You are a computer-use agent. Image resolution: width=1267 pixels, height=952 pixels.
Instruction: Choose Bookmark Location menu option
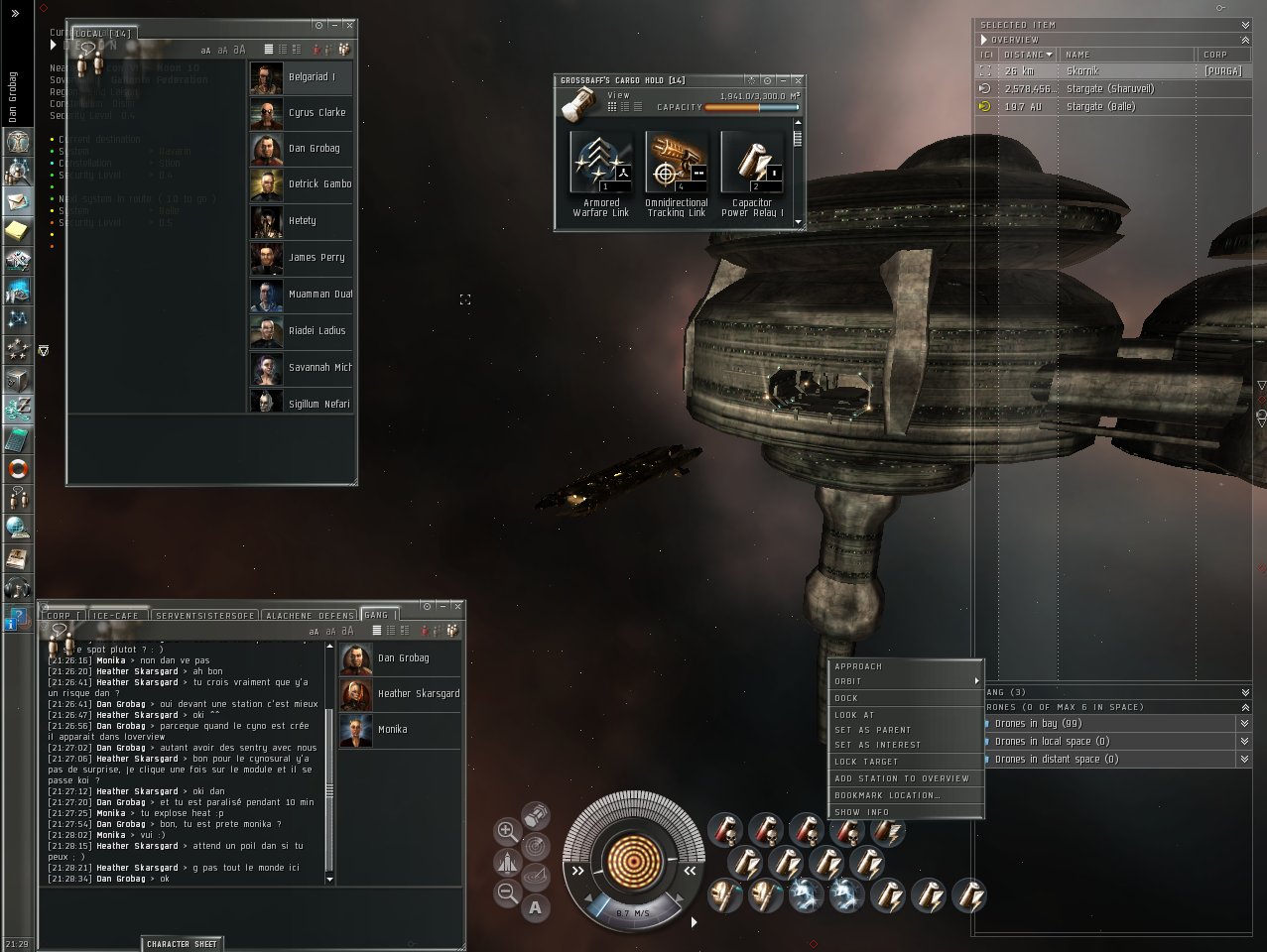887,795
